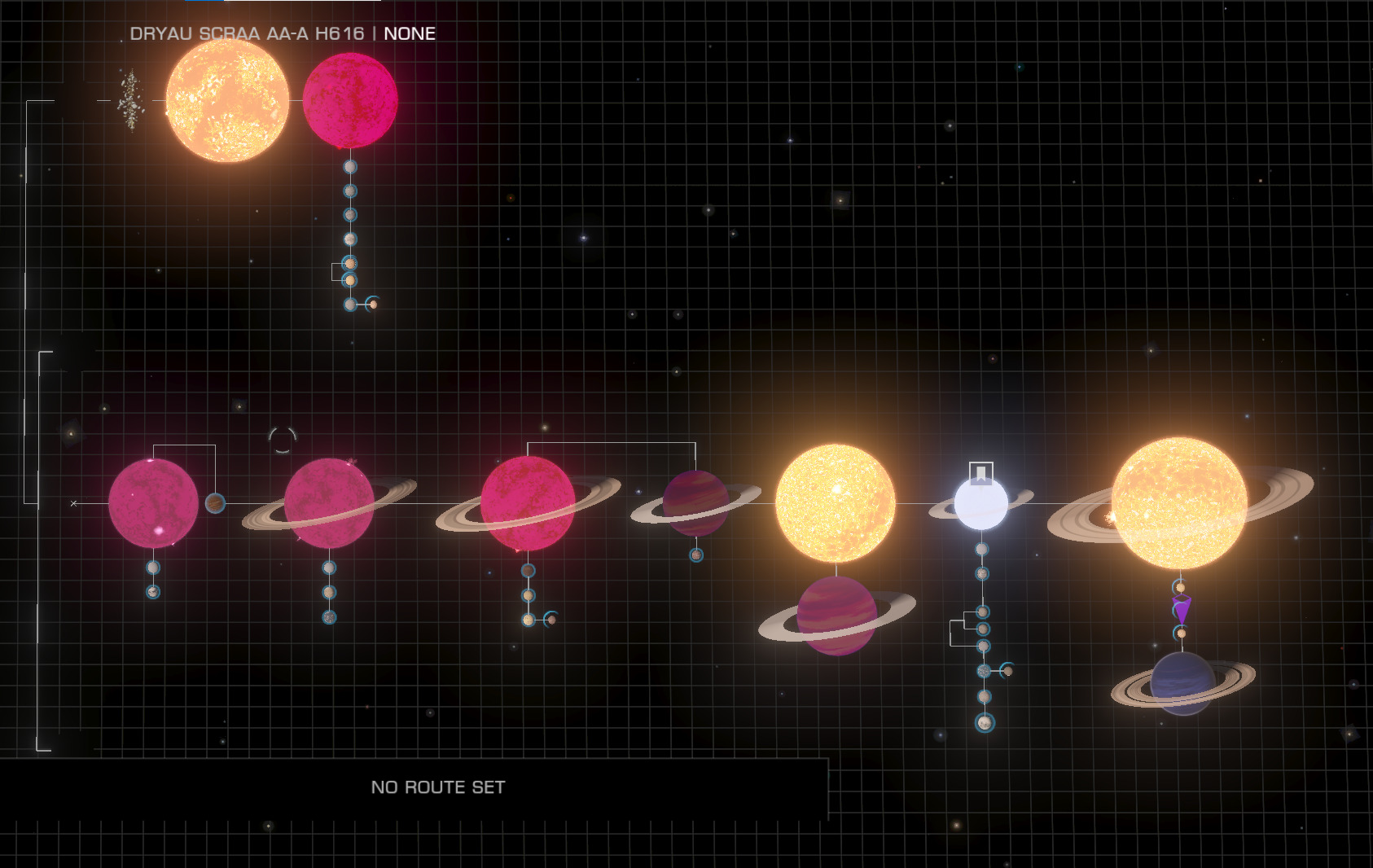The height and width of the screenshot is (868, 1373).
Task: Choose the ringless yellow star in the middle row
Action: coord(836,503)
